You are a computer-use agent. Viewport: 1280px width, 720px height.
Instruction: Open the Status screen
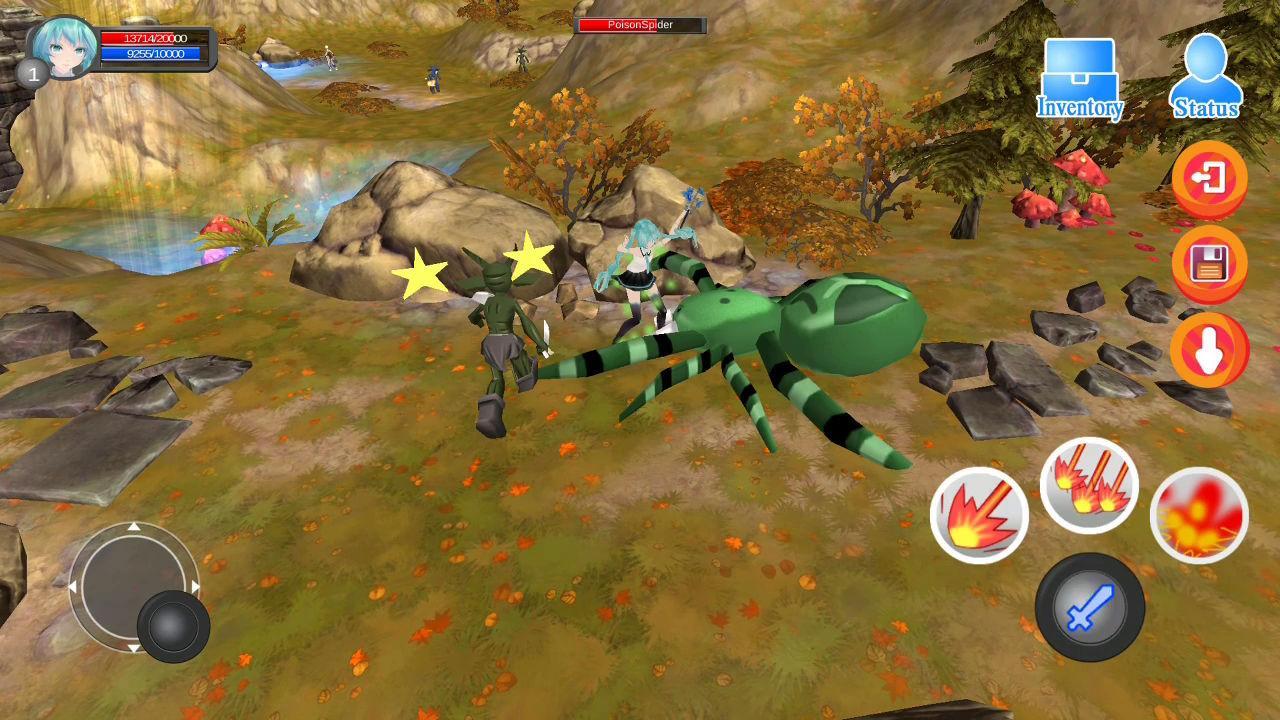[x=1206, y=79]
